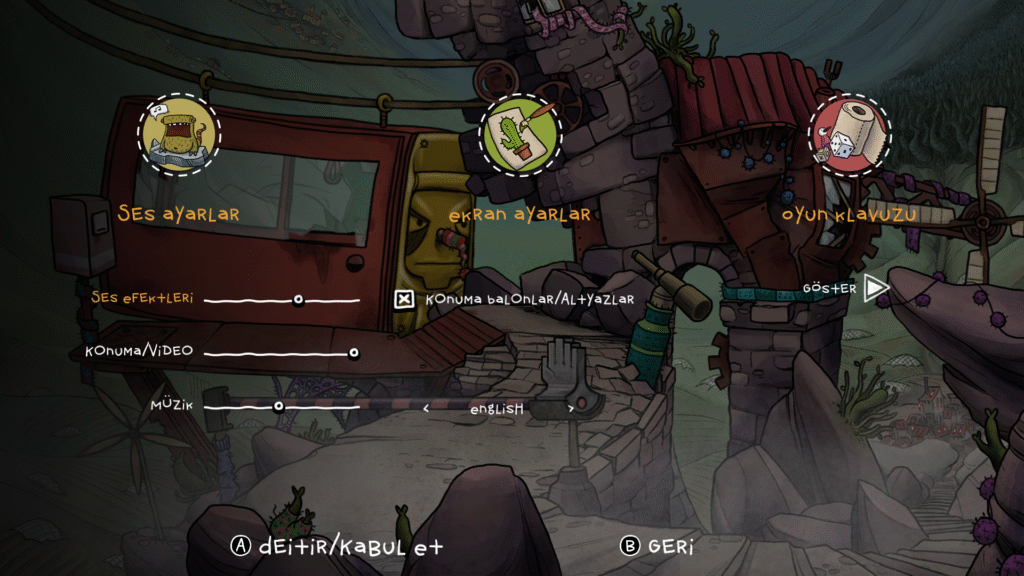This screenshot has width=1024, height=576.
Task: Switch to previous language with left arrow
Action: point(426,408)
